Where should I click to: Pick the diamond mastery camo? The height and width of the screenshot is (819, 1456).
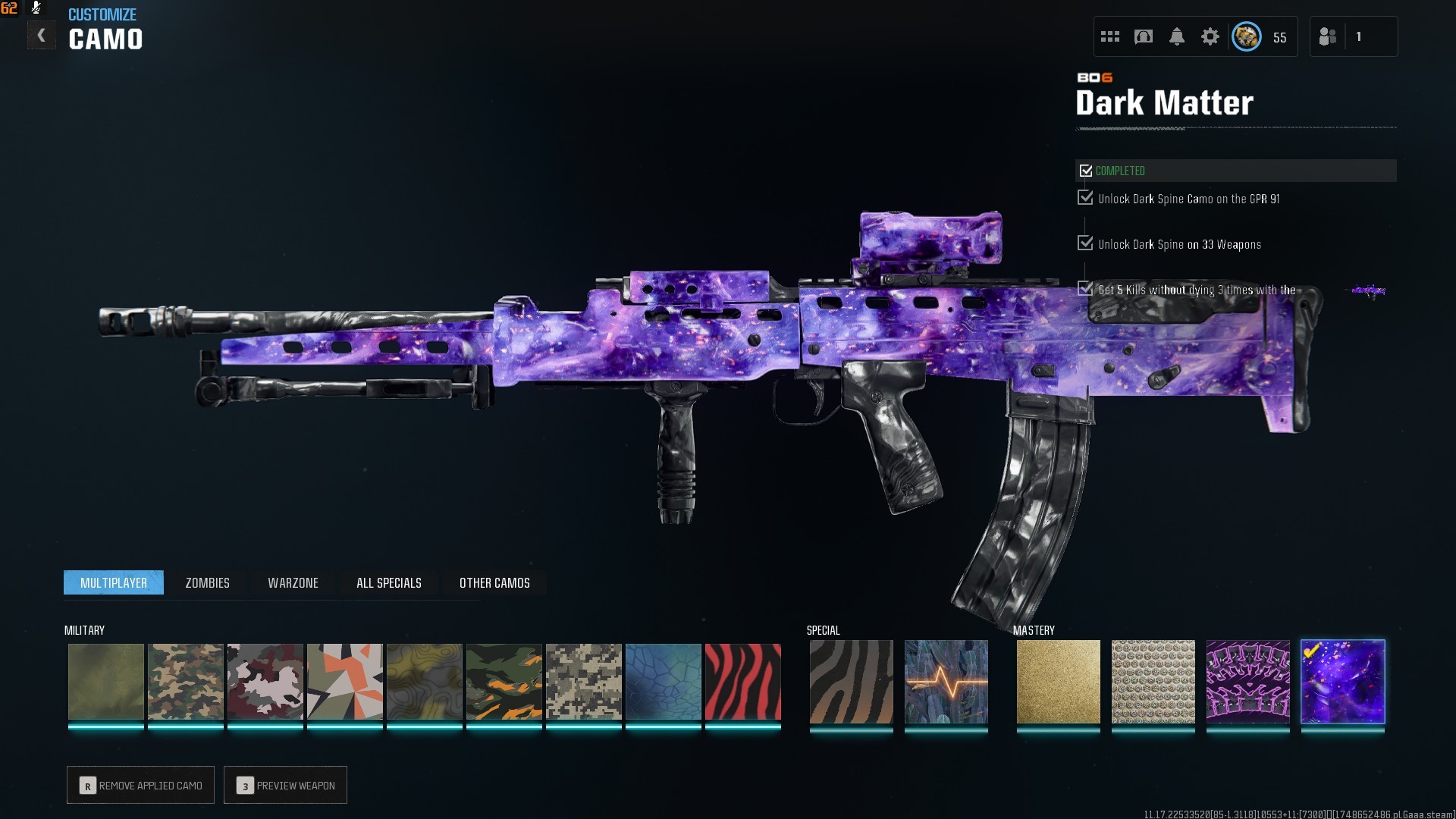coord(1153,682)
